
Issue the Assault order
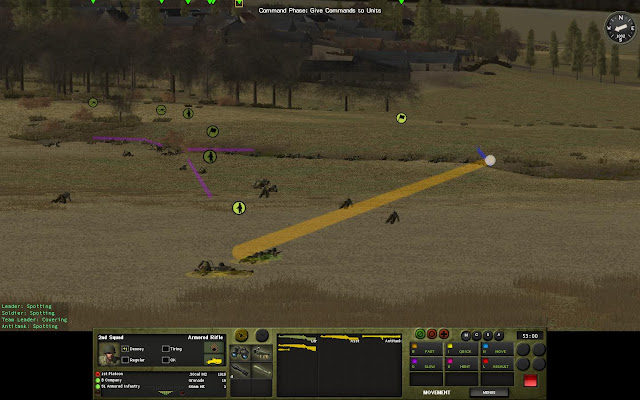[x=498, y=366]
